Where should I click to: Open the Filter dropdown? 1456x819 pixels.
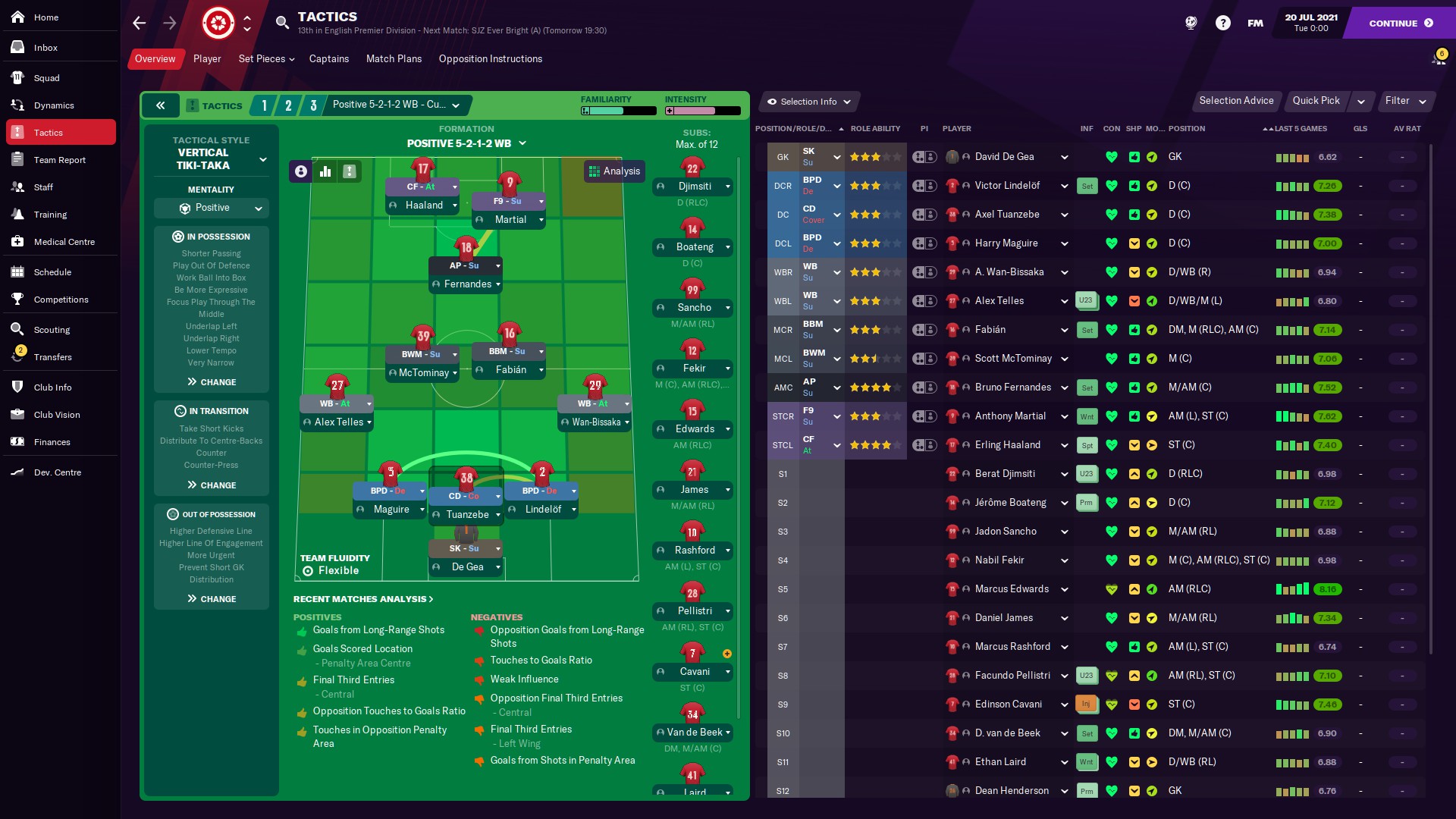click(x=1403, y=101)
